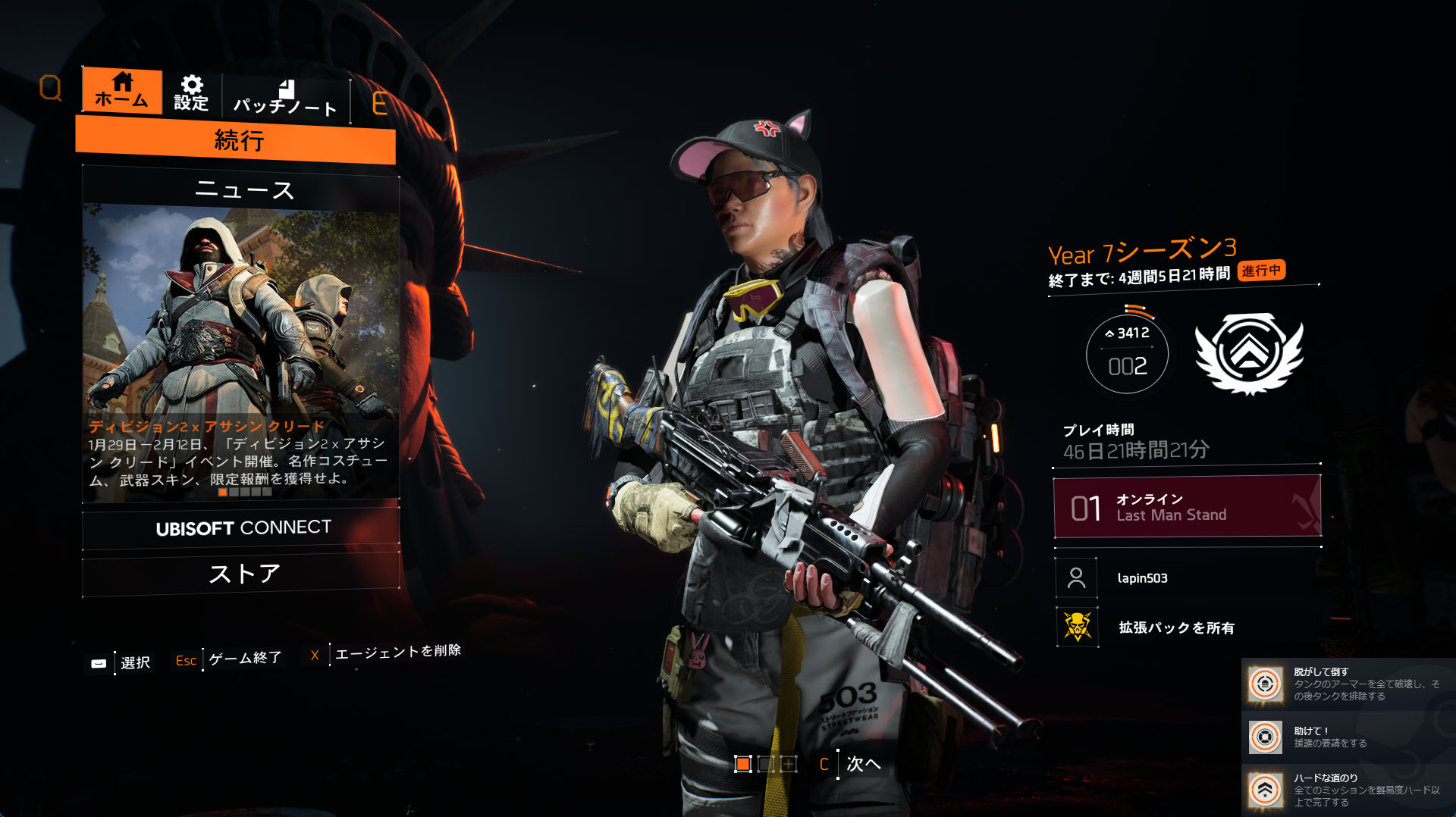This screenshot has width=1456, height=817.
Task: Open the 助けて！ challenge notification
Action: pos(1346,737)
